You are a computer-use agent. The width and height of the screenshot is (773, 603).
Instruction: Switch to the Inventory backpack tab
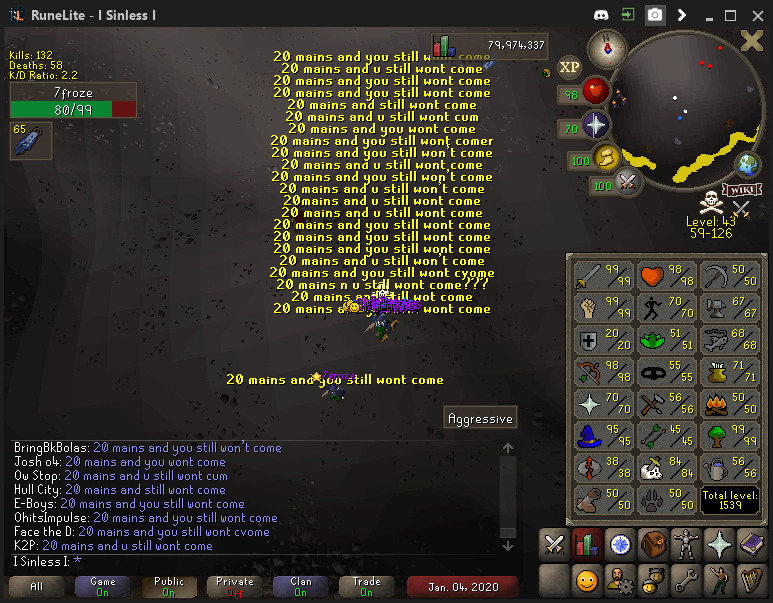tap(652, 545)
